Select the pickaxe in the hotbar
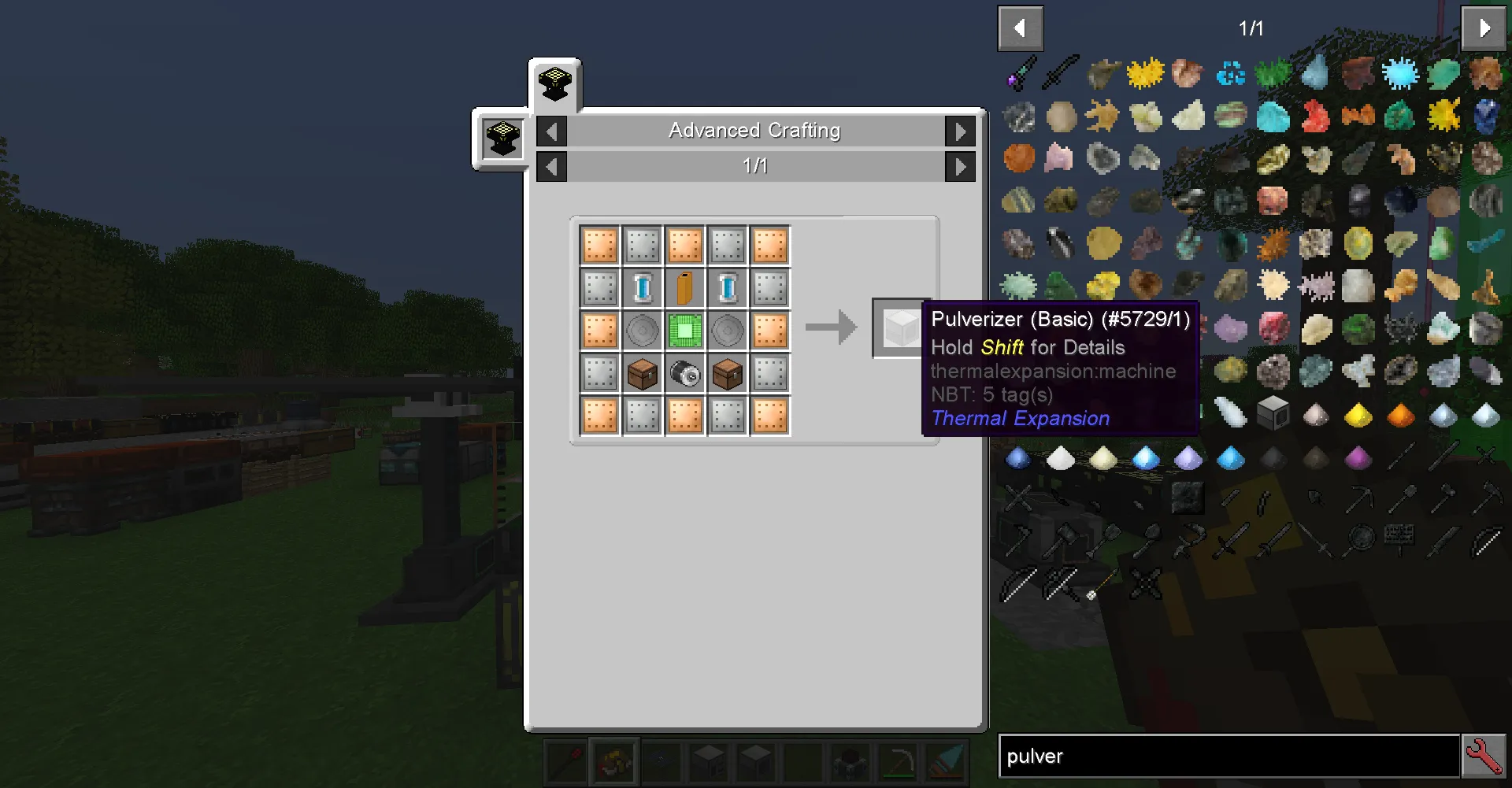1512x788 pixels. coord(897,762)
